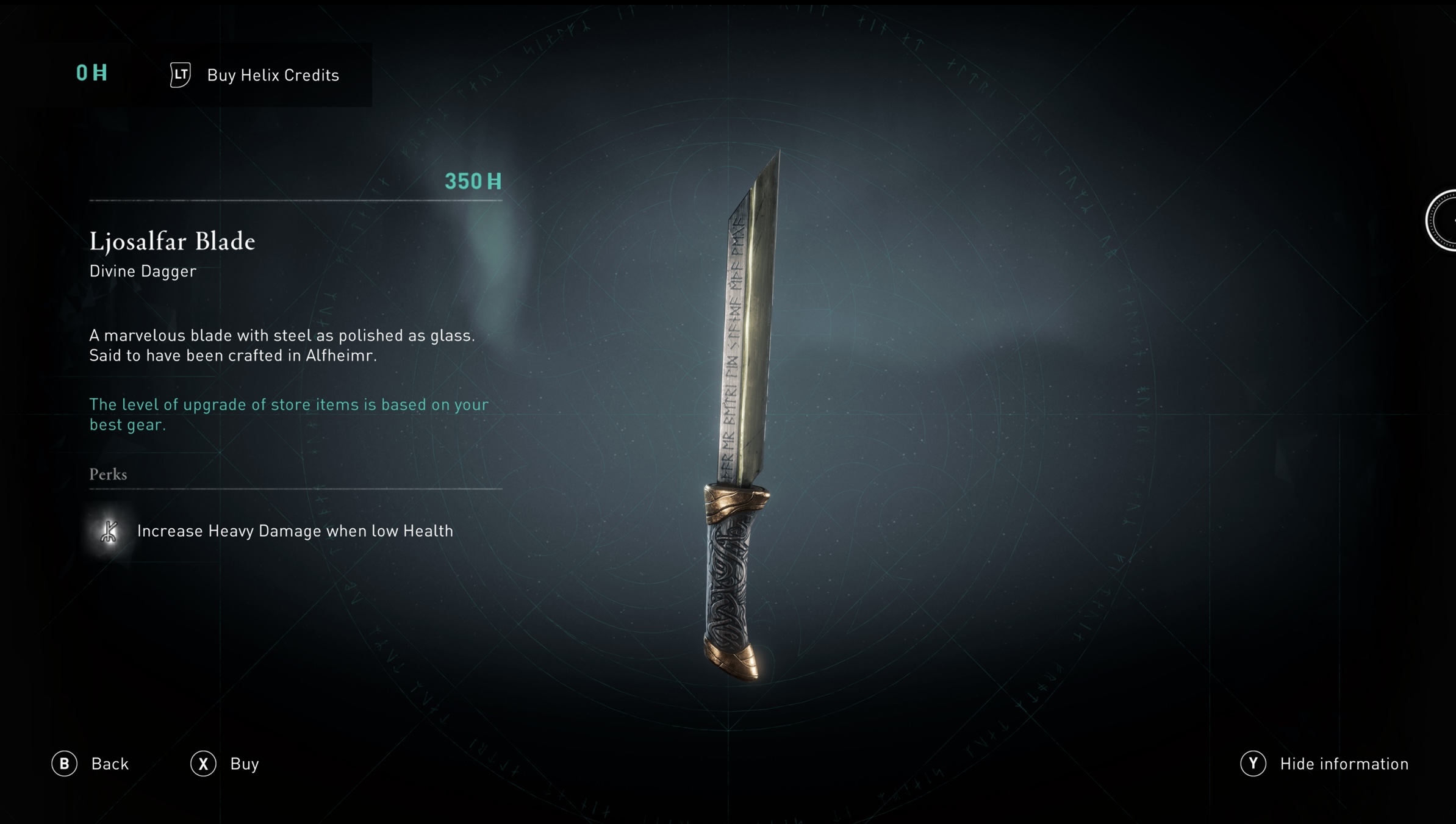Image resolution: width=1456 pixels, height=824 pixels.
Task: Select the Ljosalfar Blade title text
Action: (x=173, y=241)
